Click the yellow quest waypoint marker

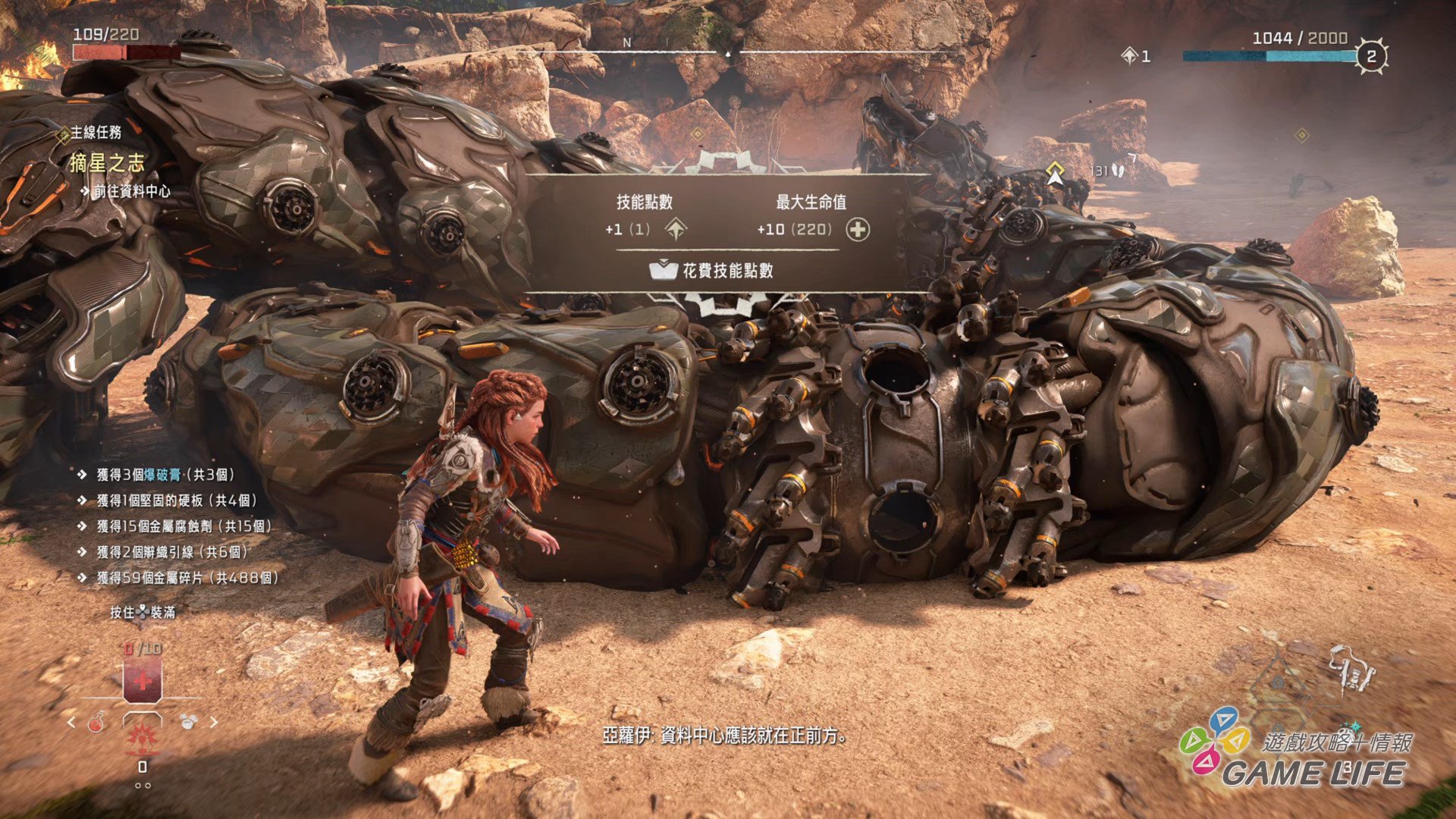pyautogui.click(x=1055, y=172)
